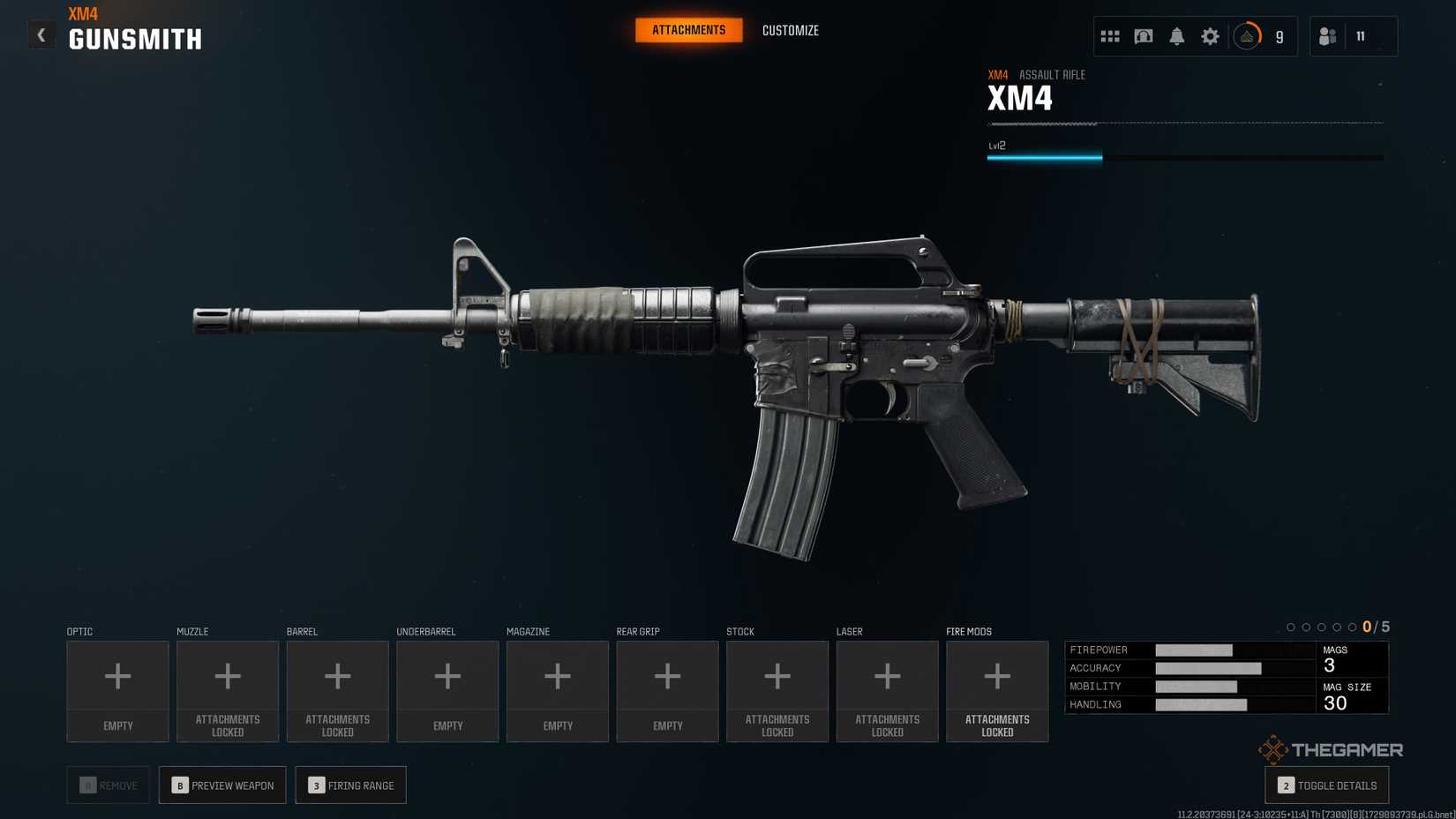The height and width of the screenshot is (819, 1456).
Task: Open settings via the gear icon
Action: (x=1210, y=36)
